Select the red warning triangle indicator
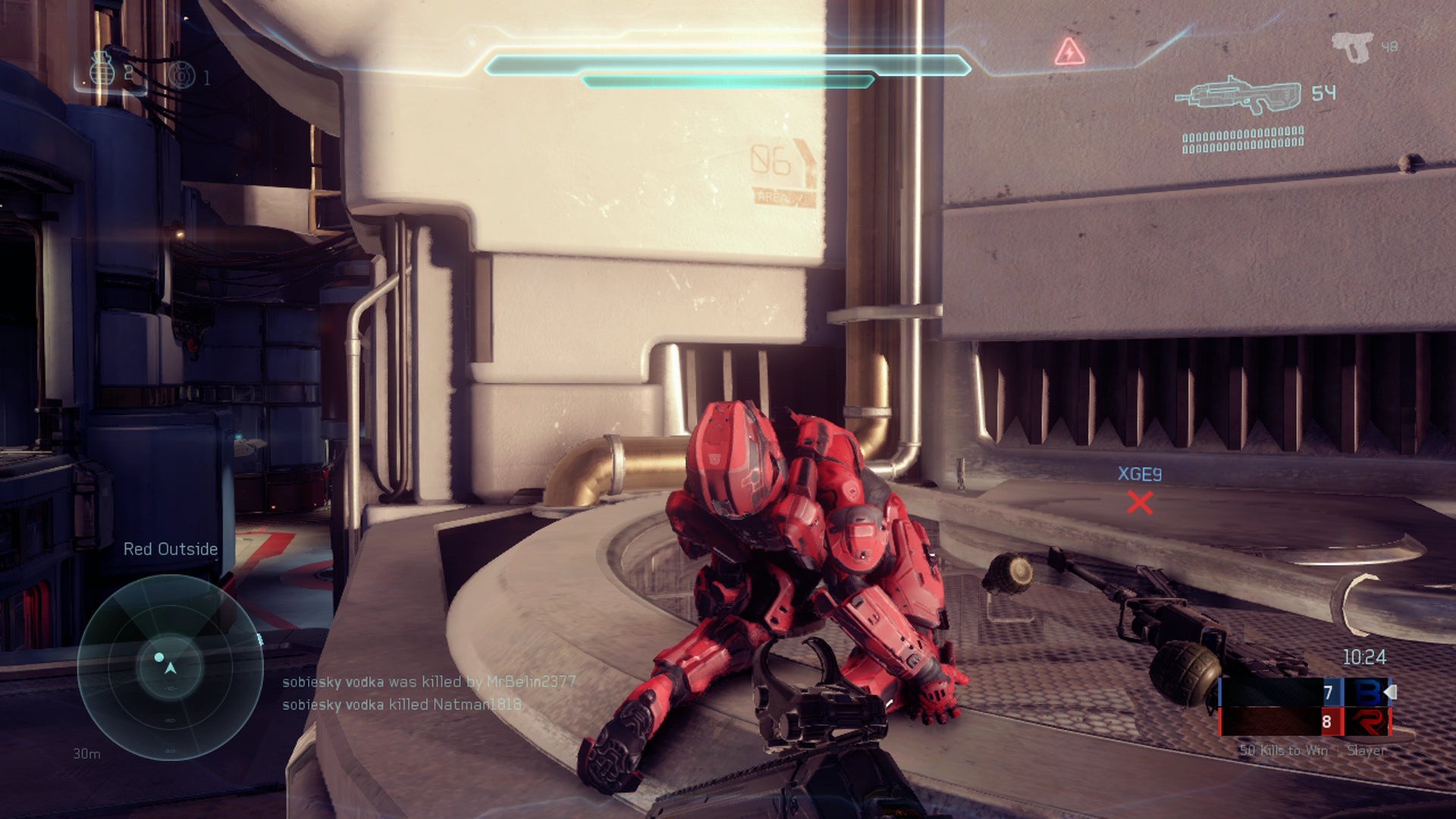Image resolution: width=1456 pixels, height=819 pixels. pyautogui.click(x=1069, y=52)
